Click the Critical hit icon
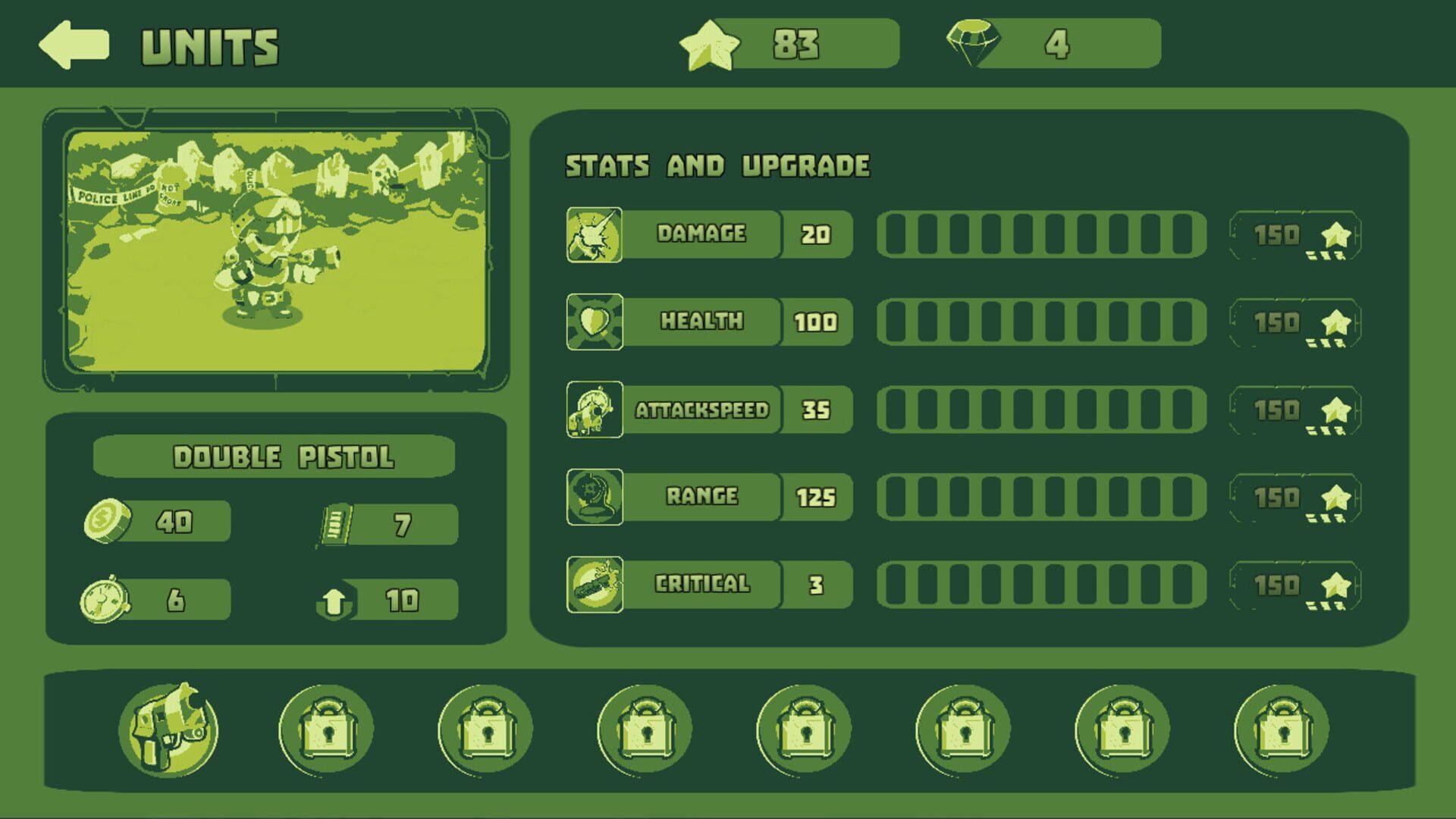 [x=594, y=585]
